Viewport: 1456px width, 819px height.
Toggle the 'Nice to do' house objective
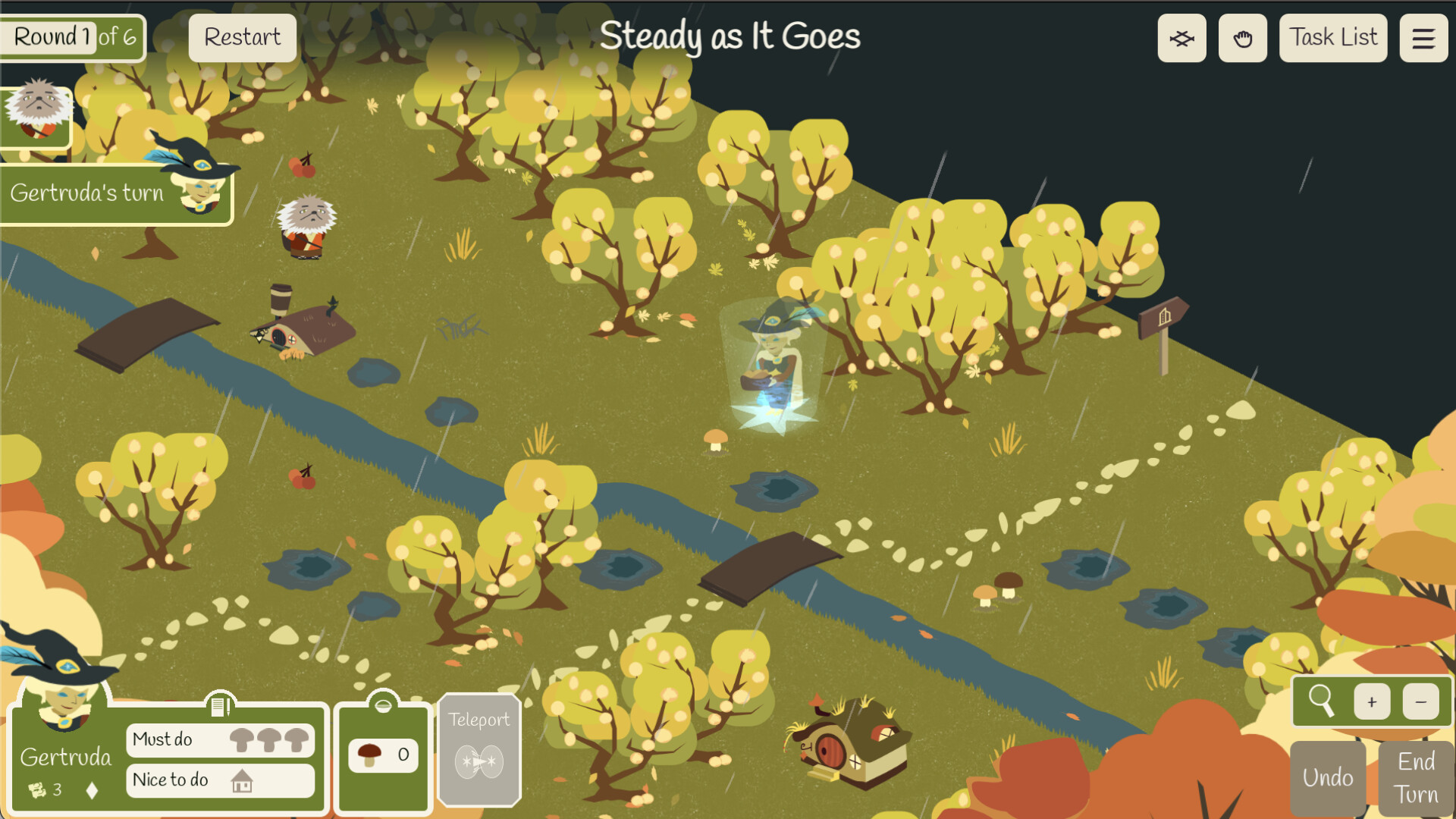[x=220, y=780]
